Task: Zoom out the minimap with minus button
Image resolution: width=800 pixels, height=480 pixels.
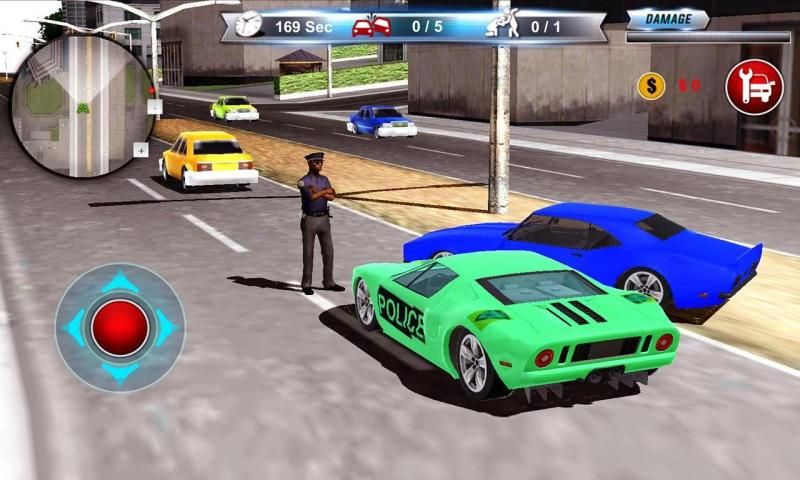Action: click(154, 105)
